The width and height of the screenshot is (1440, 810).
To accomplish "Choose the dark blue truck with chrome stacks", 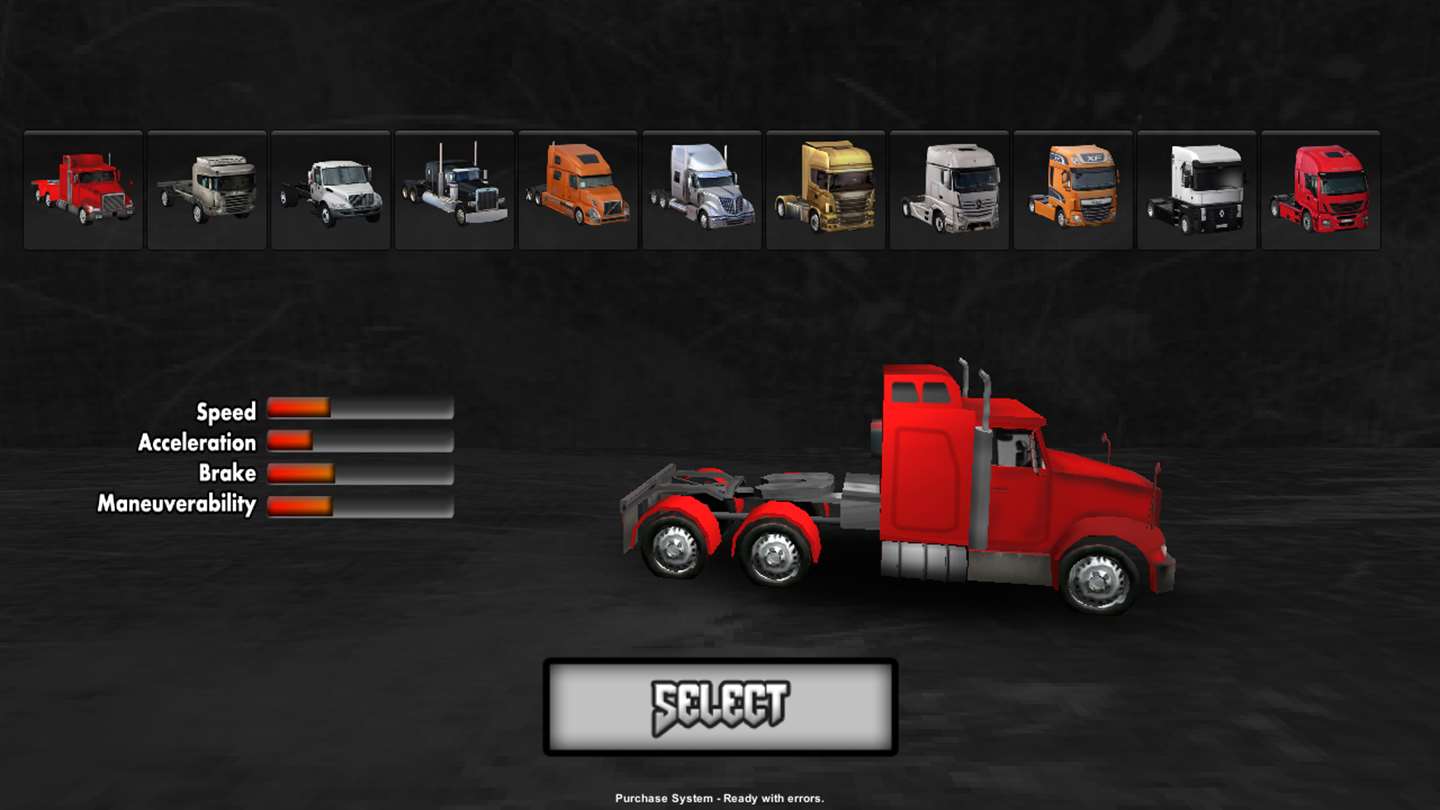I will [455, 189].
